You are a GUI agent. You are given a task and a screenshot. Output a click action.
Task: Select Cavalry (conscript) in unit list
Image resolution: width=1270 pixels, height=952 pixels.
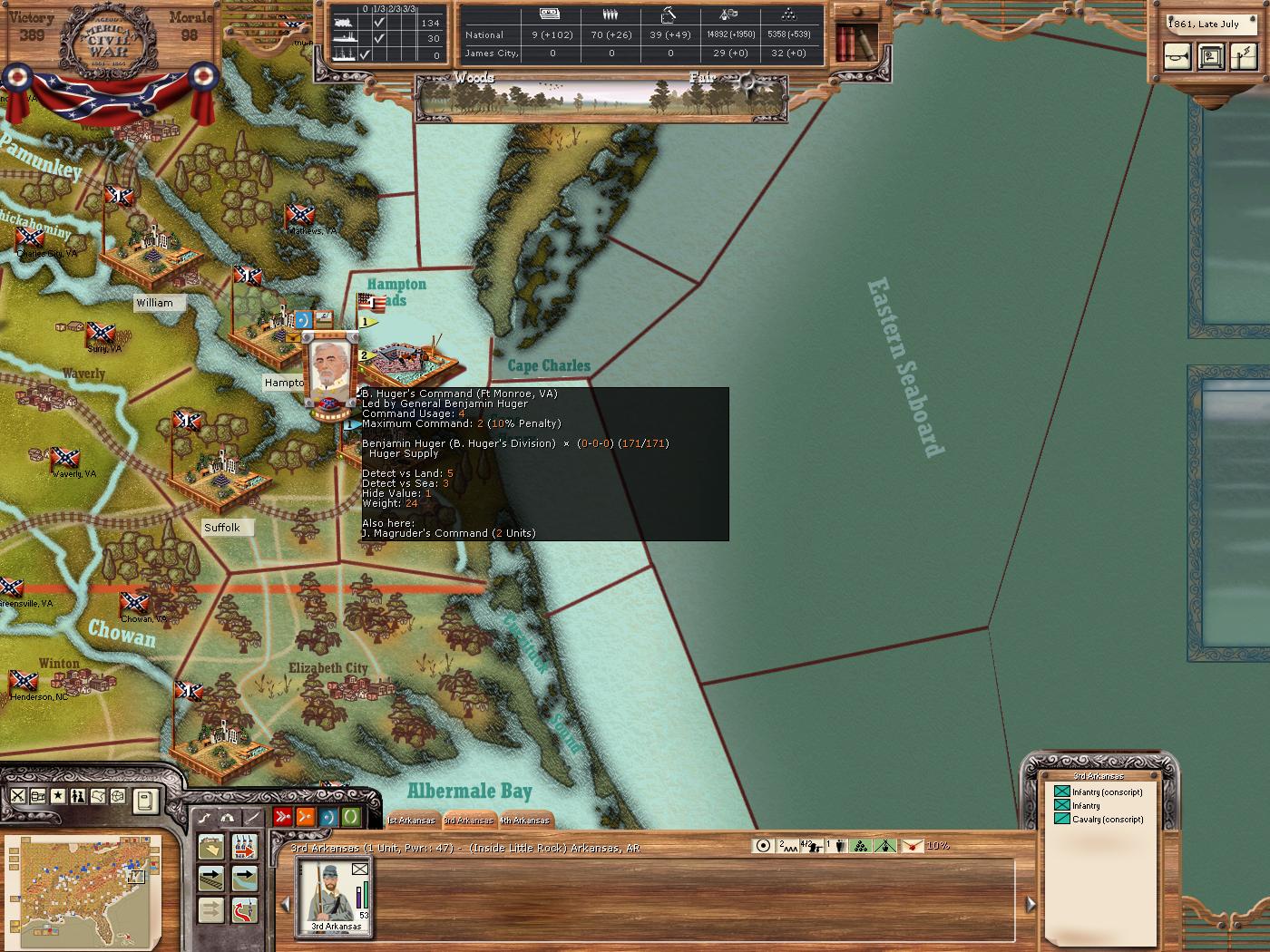[1098, 819]
